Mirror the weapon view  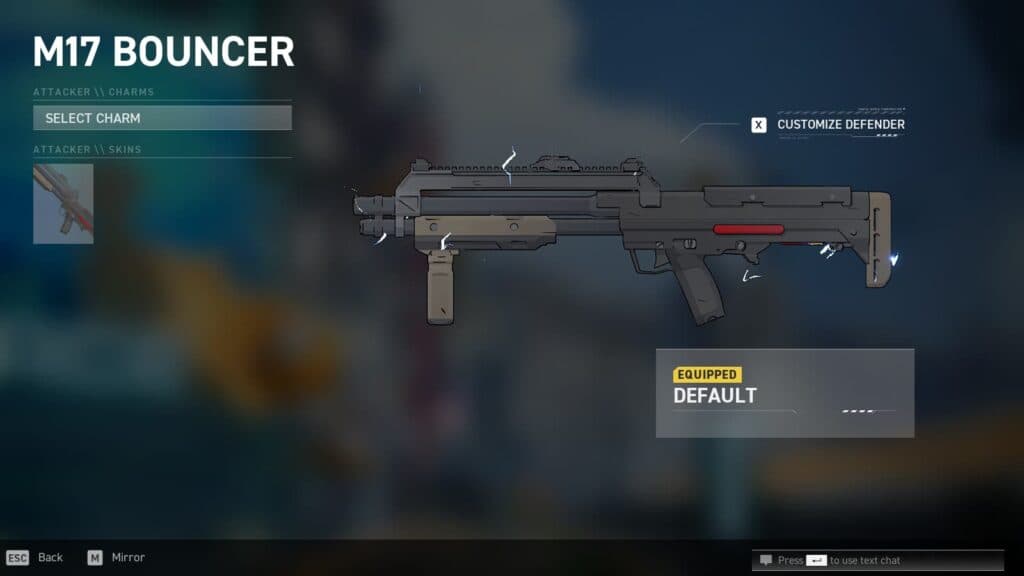click(x=115, y=557)
